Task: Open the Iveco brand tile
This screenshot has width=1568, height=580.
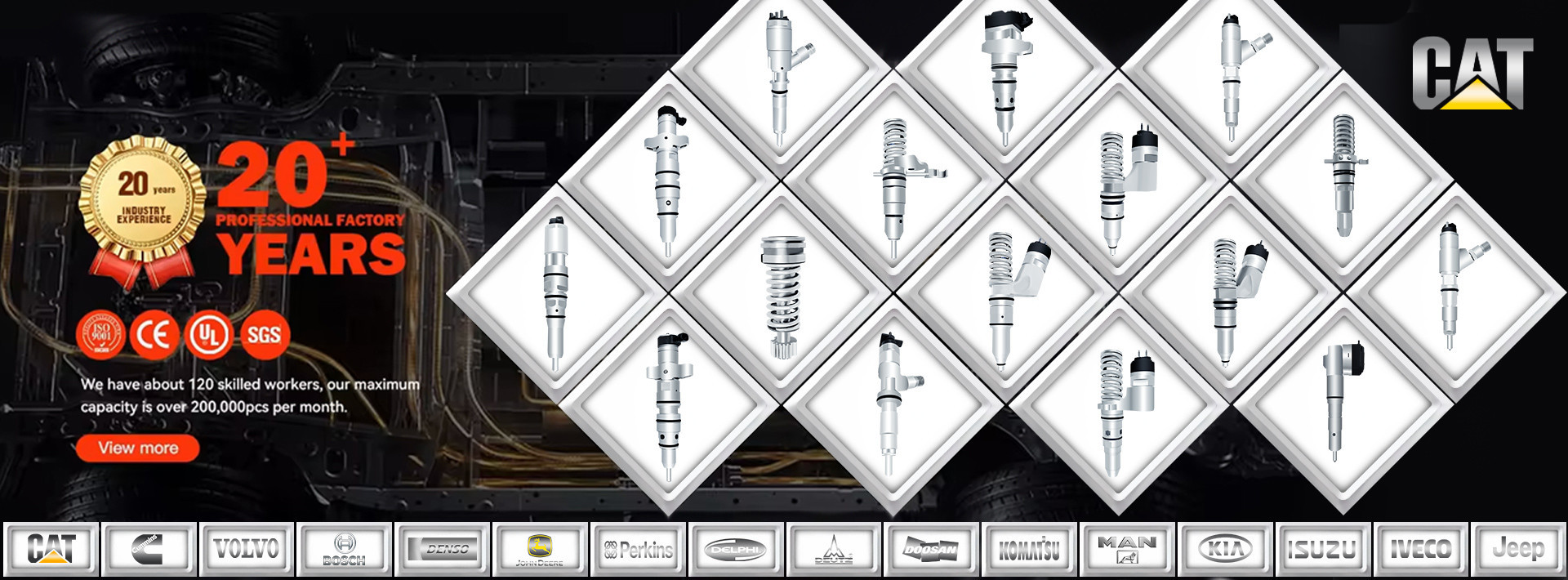Action: click(x=1421, y=549)
